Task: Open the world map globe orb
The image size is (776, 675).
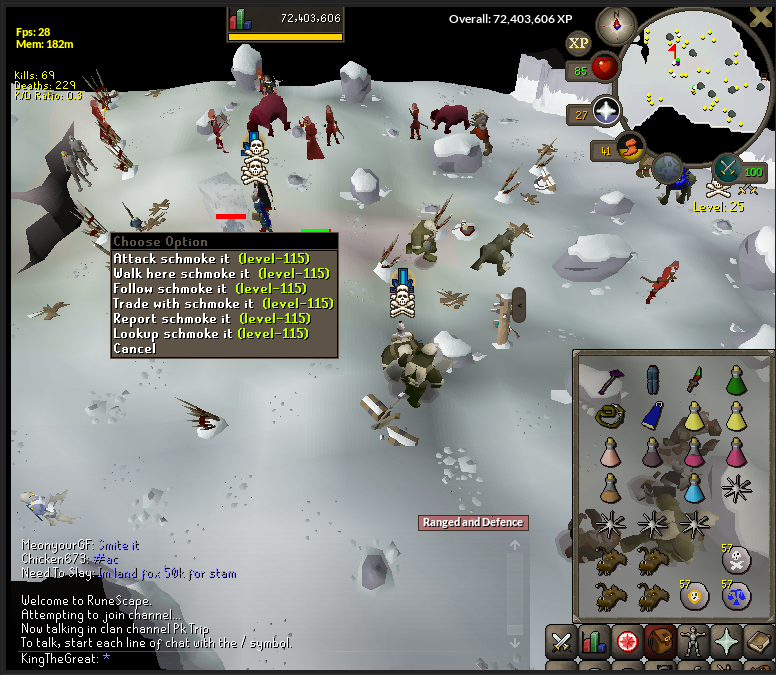Action: tap(669, 168)
